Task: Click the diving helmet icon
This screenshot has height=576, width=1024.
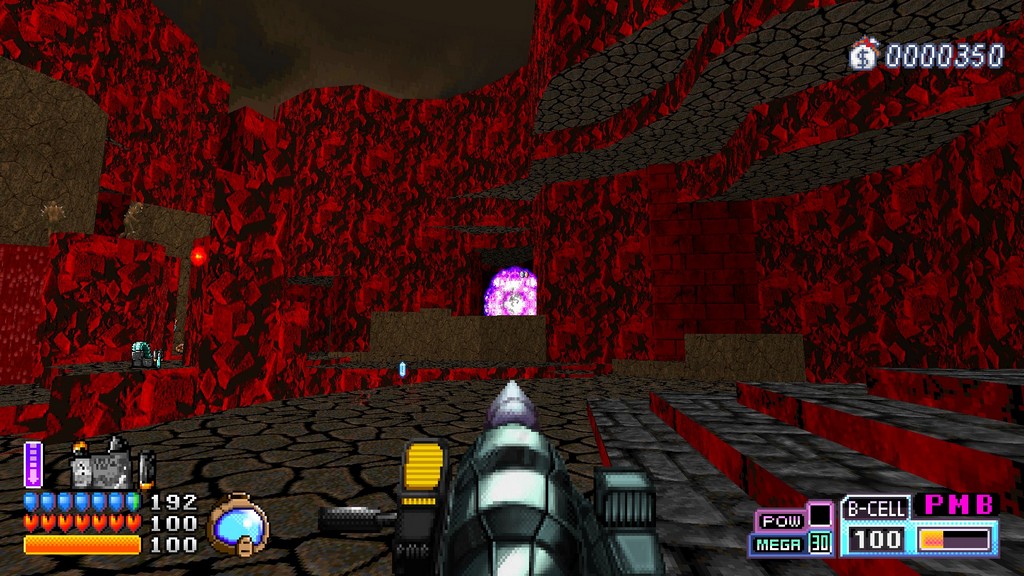Action: (x=238, y=522)
